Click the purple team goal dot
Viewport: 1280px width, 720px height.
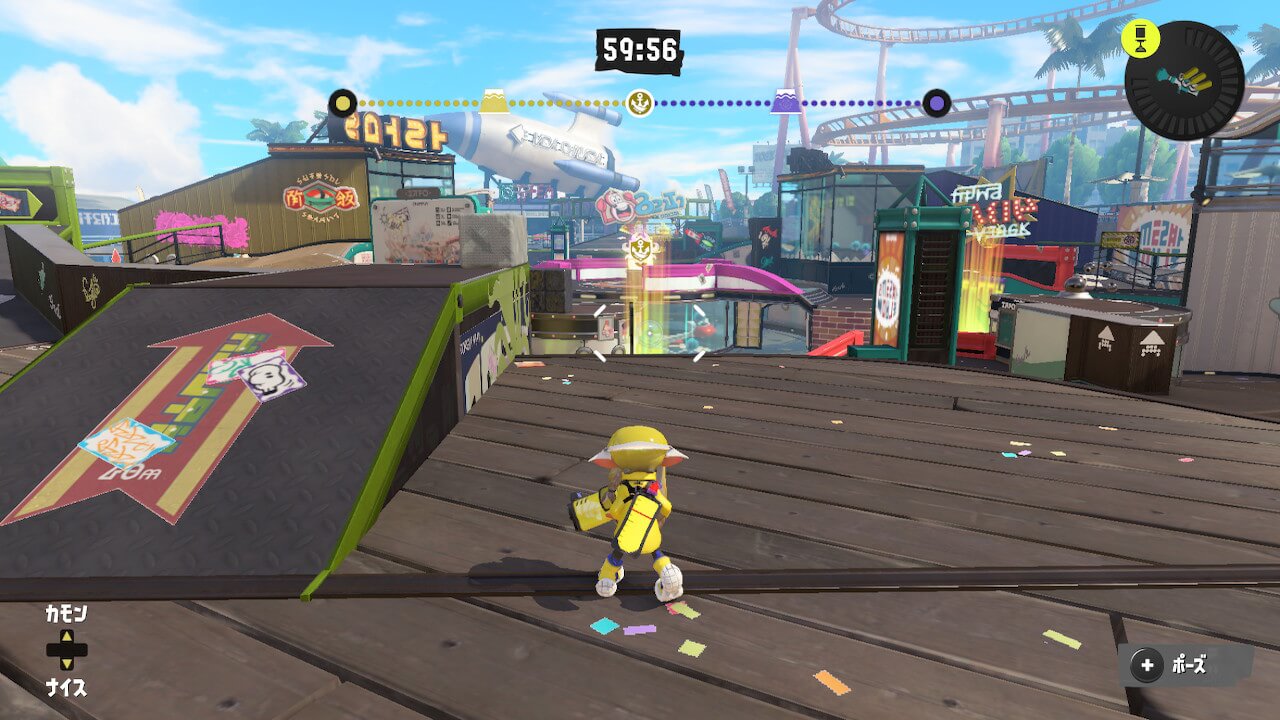click(936, 103)
